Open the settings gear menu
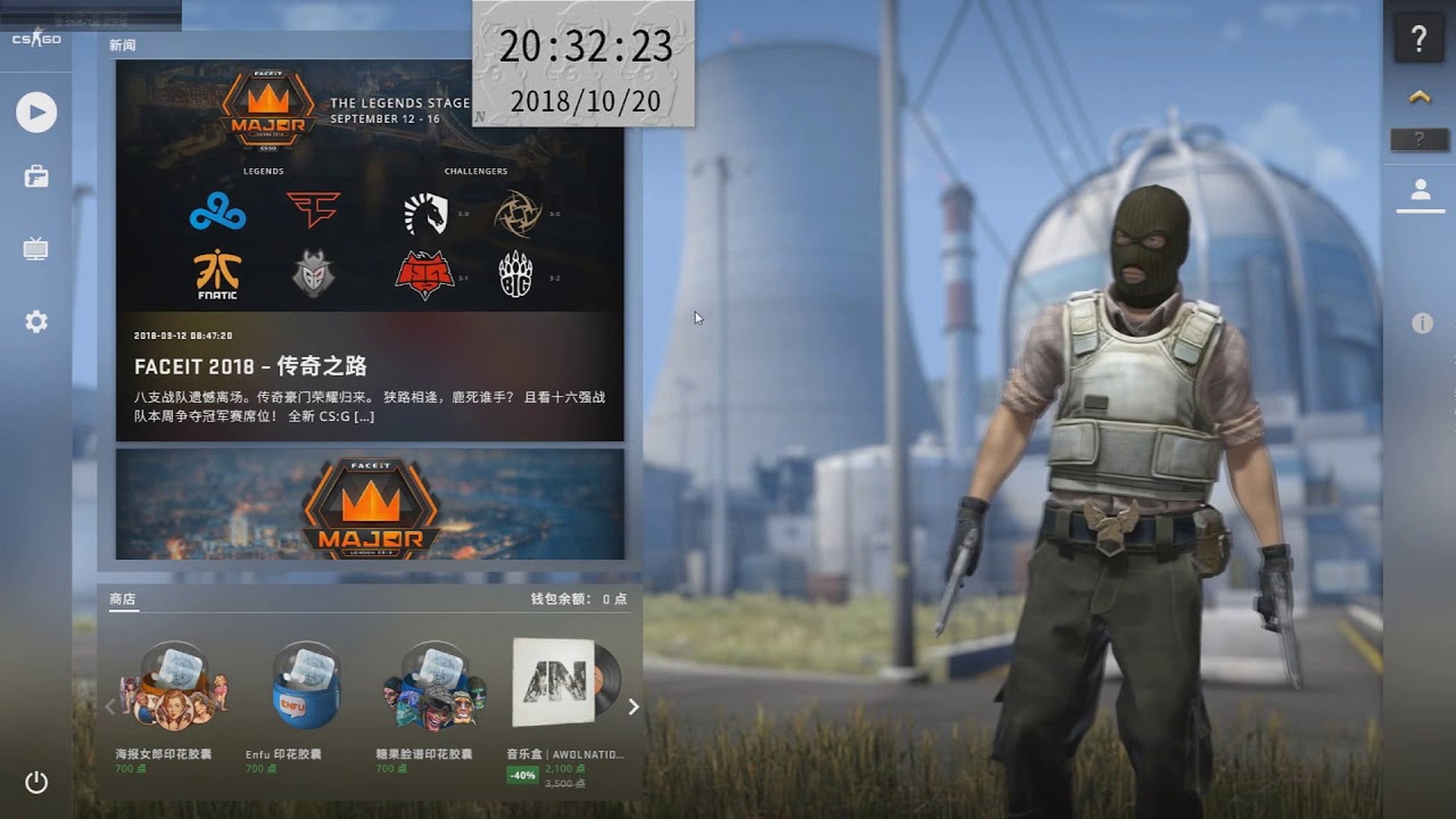The width and height of the screenshot is (1456, 819). pos(36,322)
